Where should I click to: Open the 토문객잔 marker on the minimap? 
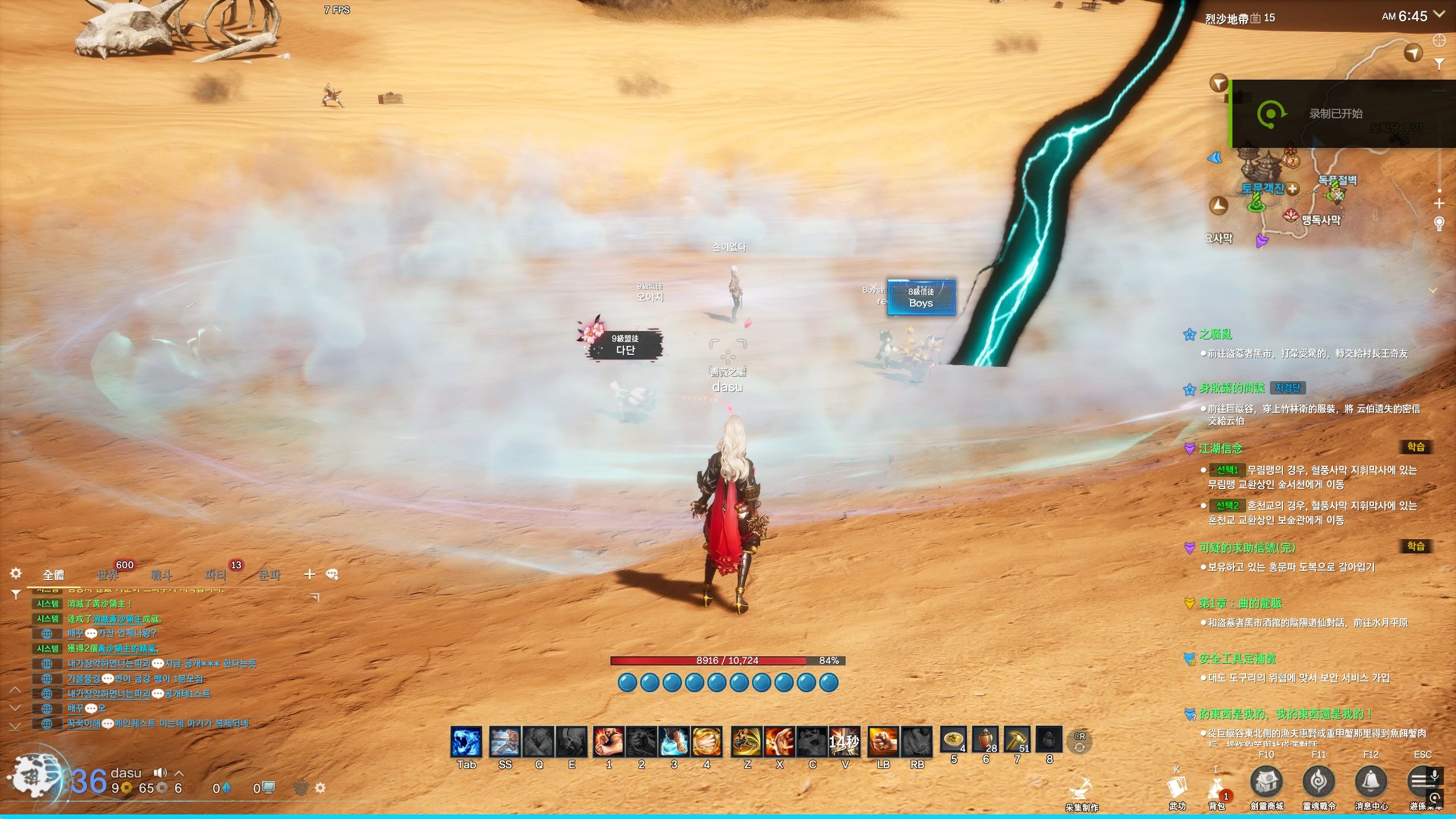[1263, 188]
